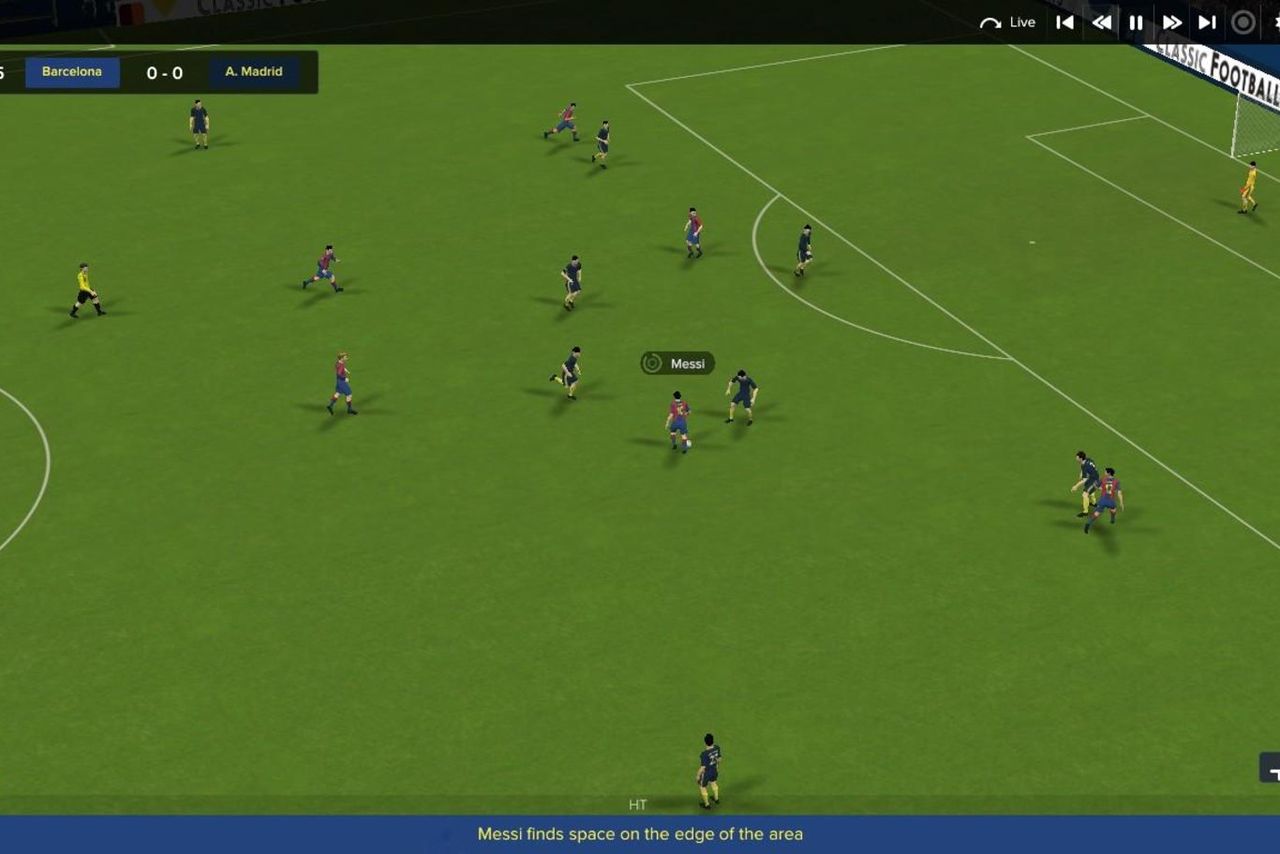
Task: Click the curved replay arrow beside Live
Action: click(x=989, y=21)
